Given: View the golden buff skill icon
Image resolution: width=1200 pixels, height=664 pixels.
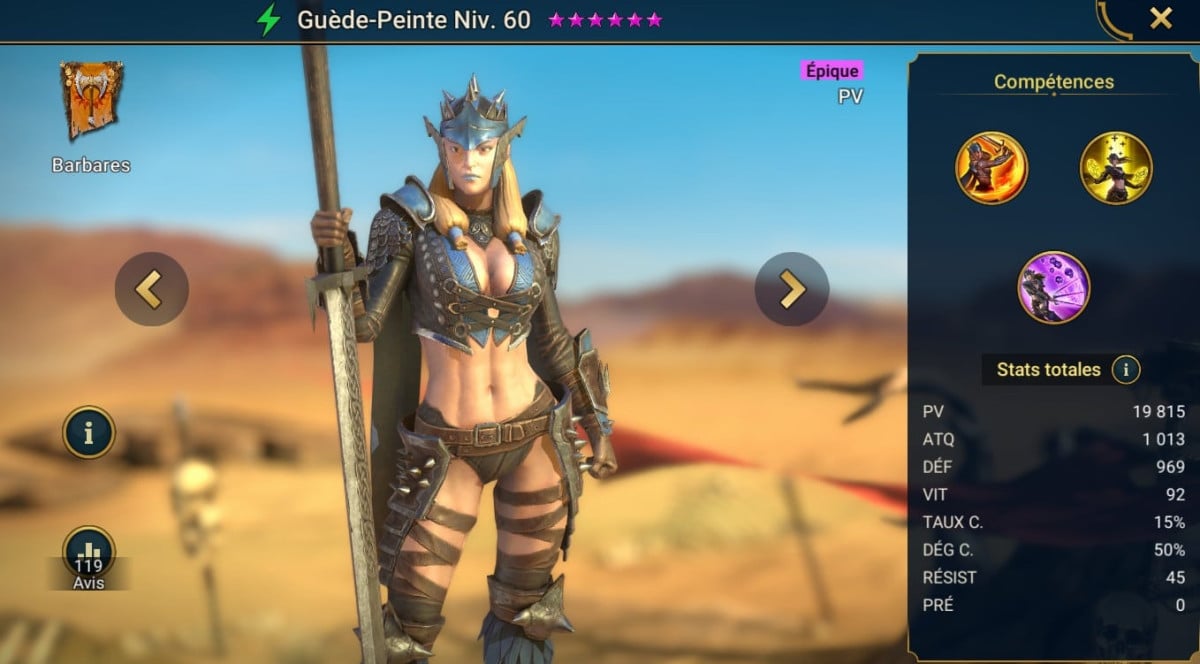Looking at the screenshot, I should (x=1116, y=168).
